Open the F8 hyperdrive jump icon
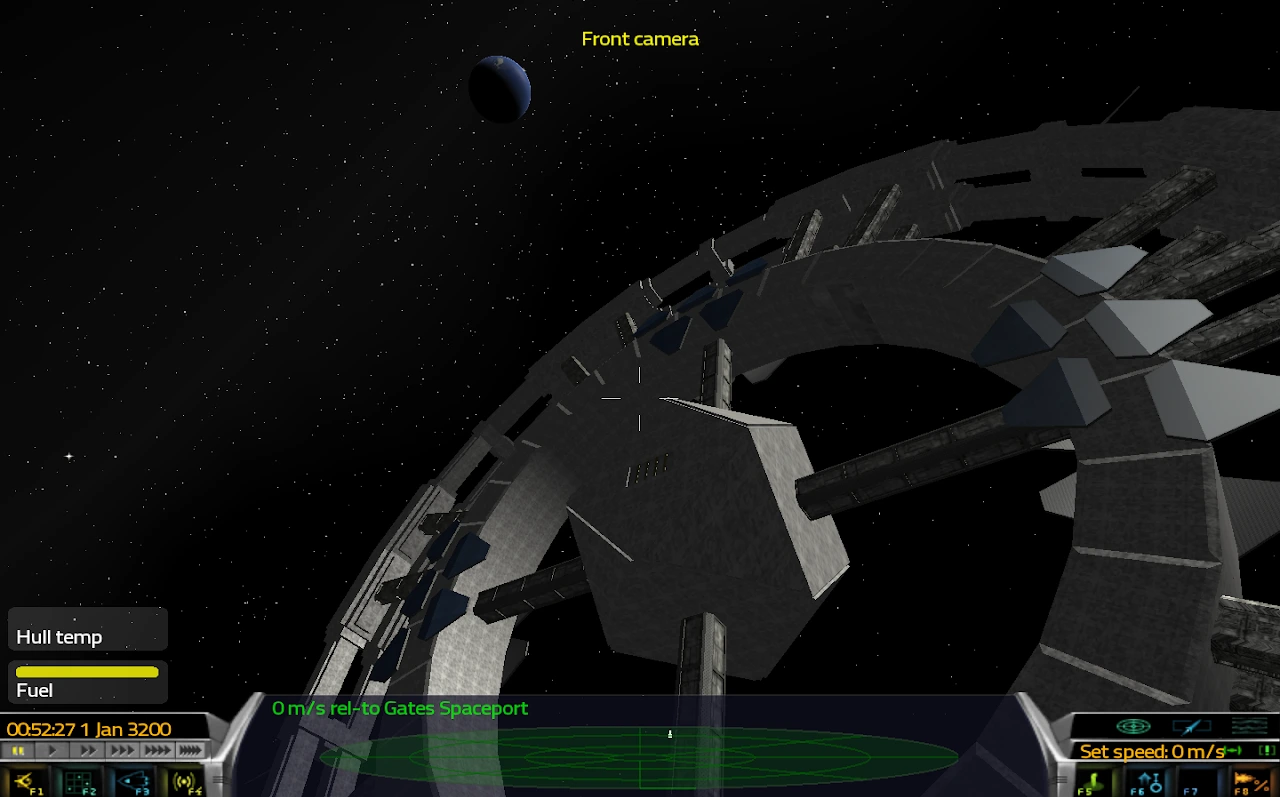This screenshot has height=797, width=1280. [1249, 780]
